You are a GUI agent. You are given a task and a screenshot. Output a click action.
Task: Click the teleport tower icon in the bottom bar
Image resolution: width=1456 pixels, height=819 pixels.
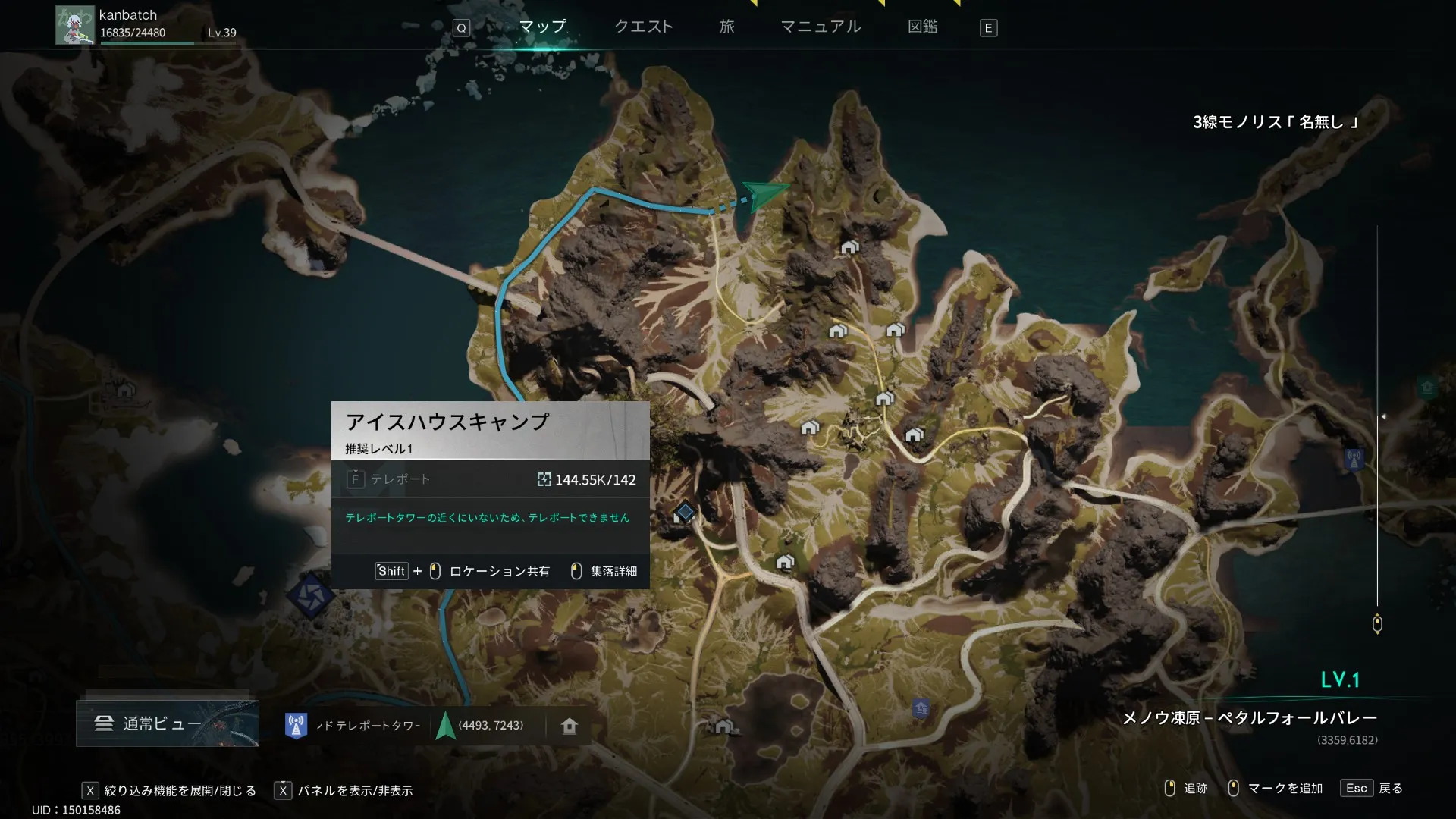pyautogui.click(x=296, y=726)
